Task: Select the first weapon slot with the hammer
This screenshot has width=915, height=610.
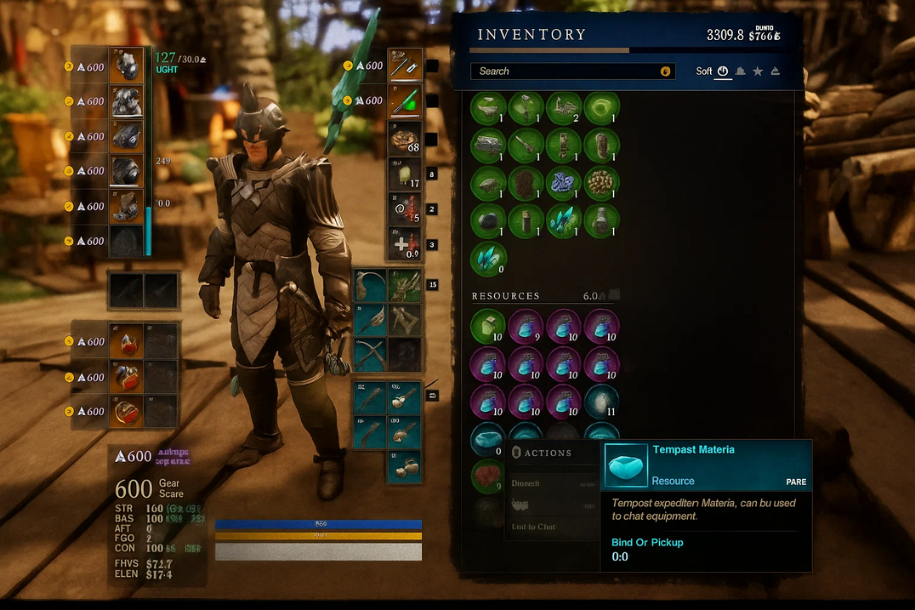Action: 405,66
